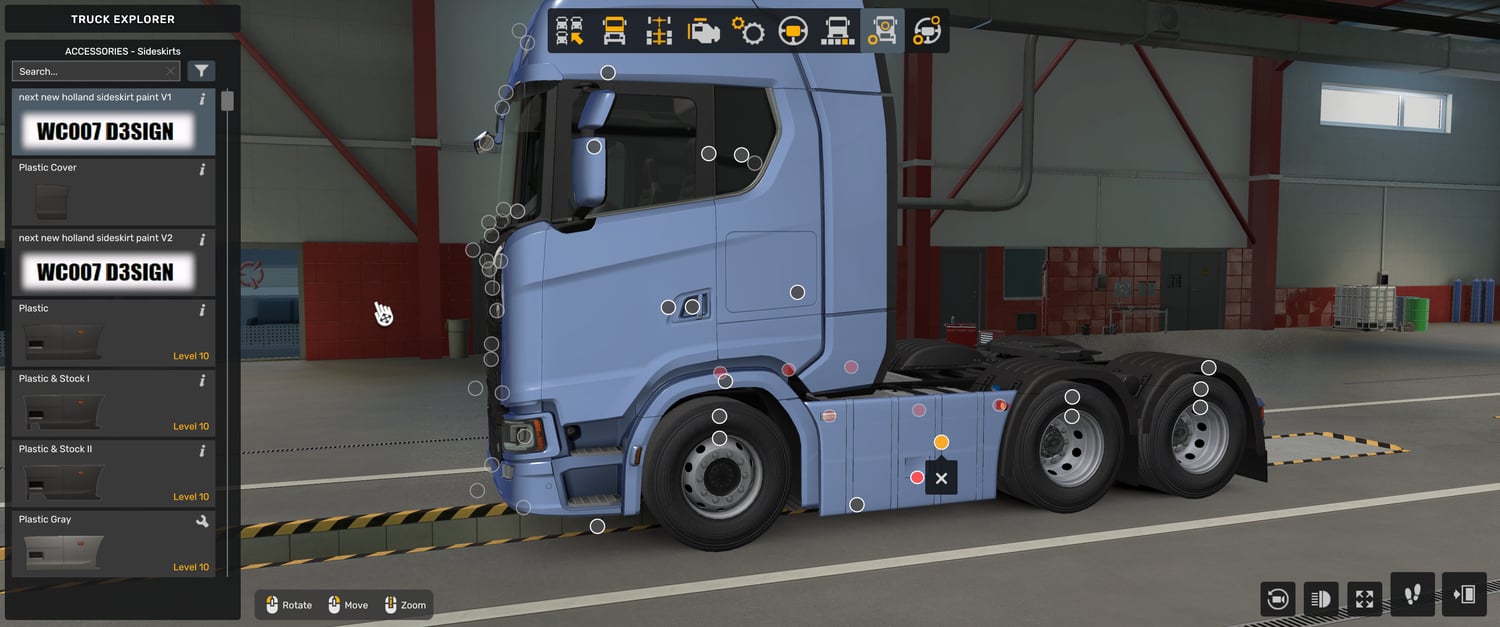Click the sideskirt search field

click(90, 71)
